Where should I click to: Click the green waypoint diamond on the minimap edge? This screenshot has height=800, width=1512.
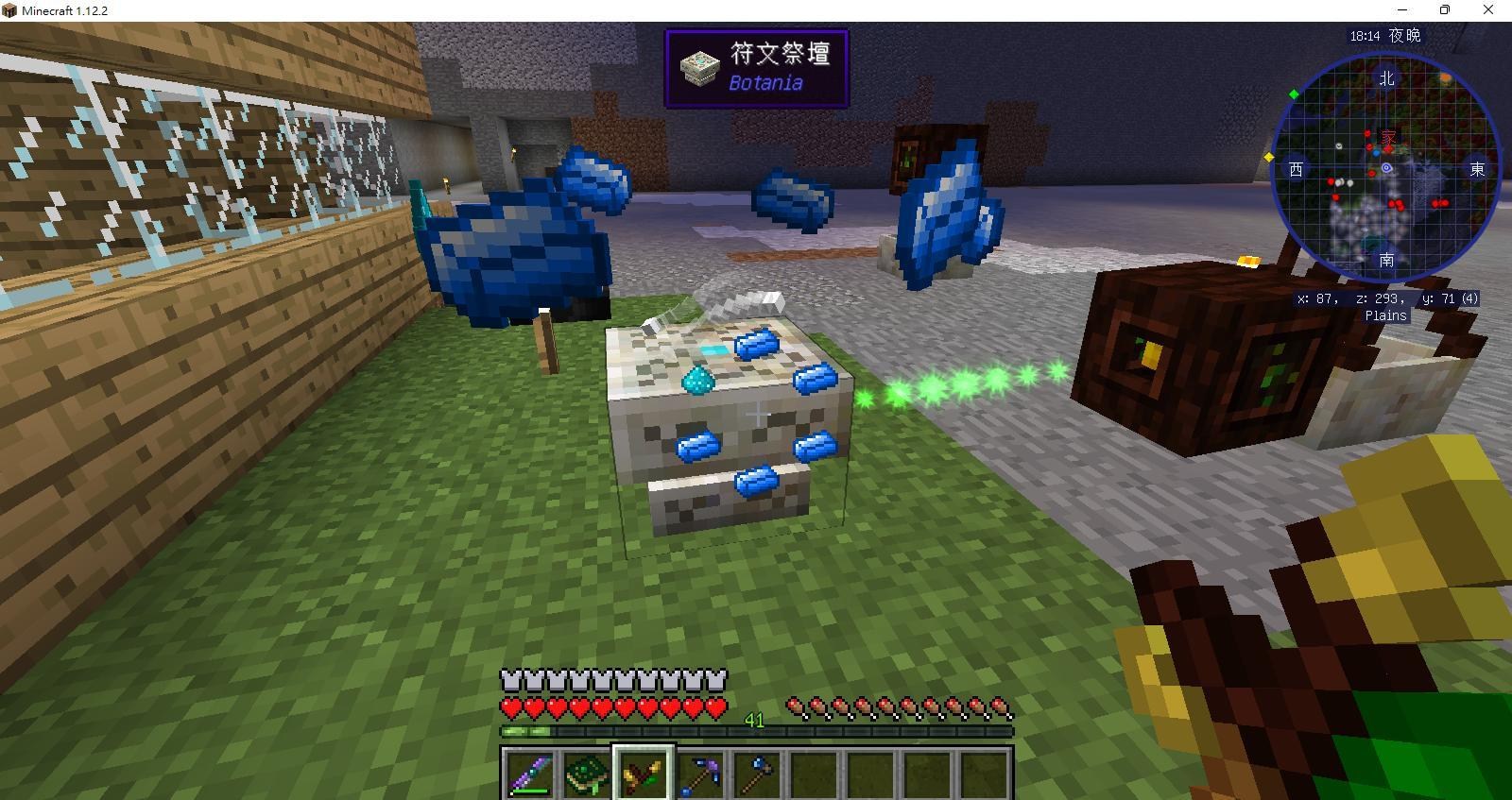point(1295,93)
